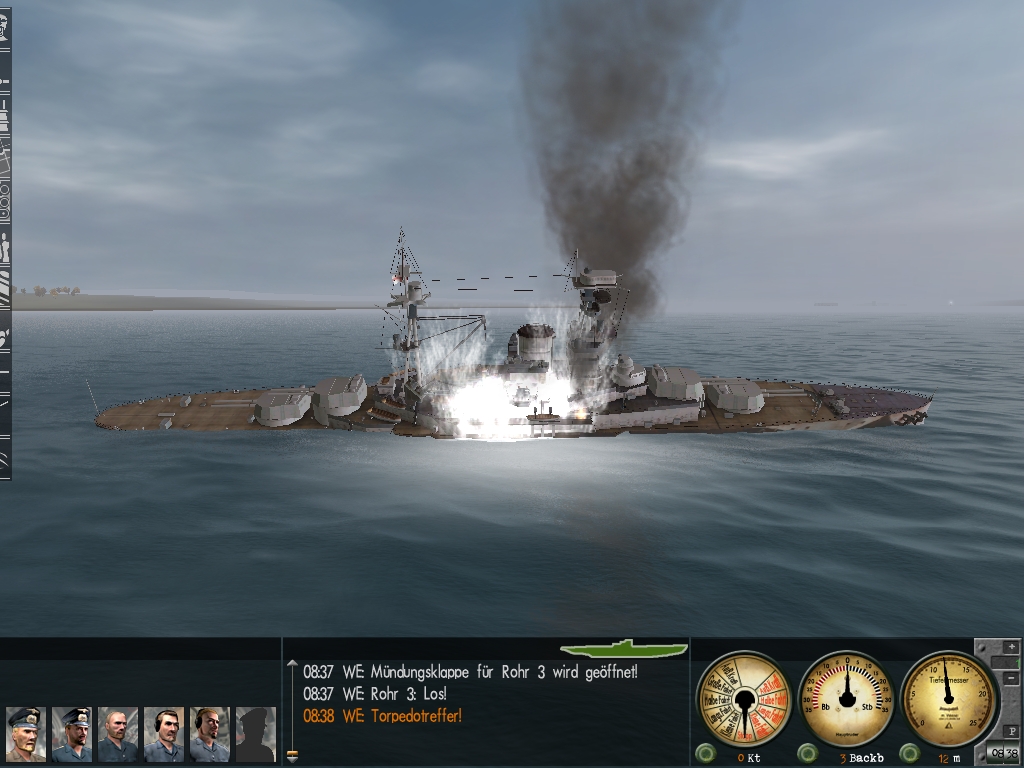Click the green submarine silhouette status icon
Screen dimensions: 1024x768
point(623,649)
